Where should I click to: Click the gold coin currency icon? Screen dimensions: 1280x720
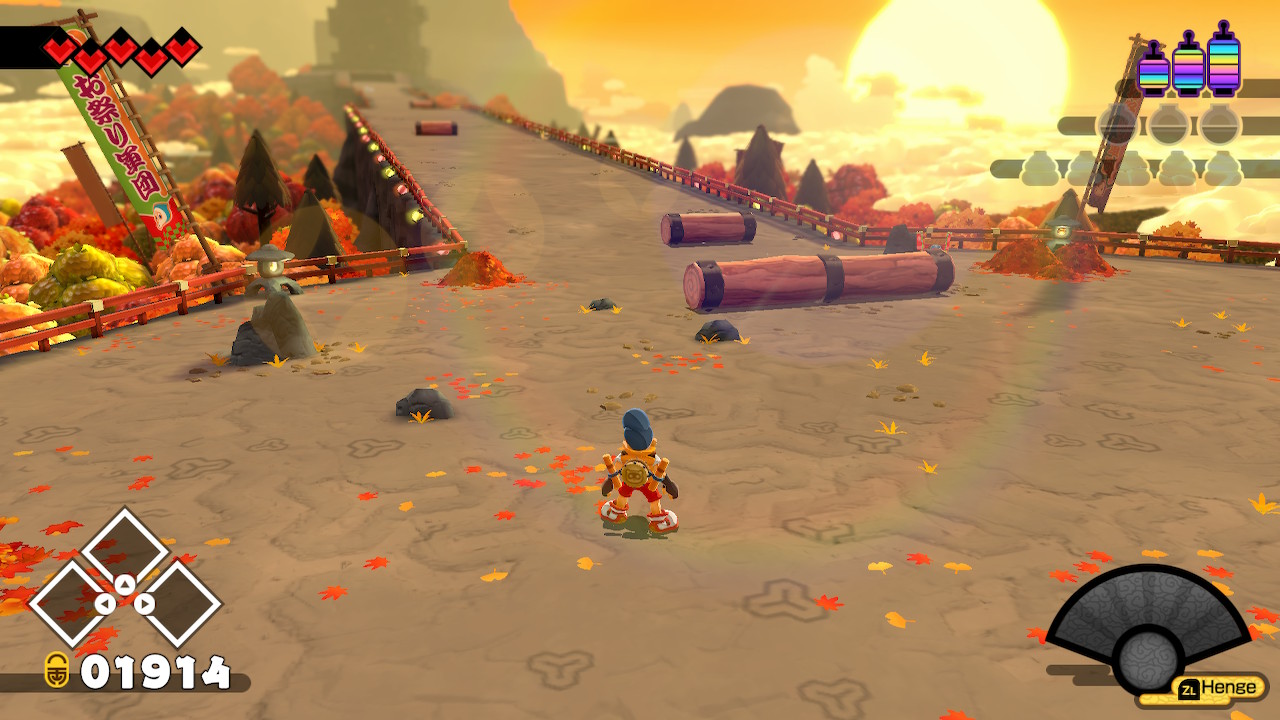tap(57, 670)
